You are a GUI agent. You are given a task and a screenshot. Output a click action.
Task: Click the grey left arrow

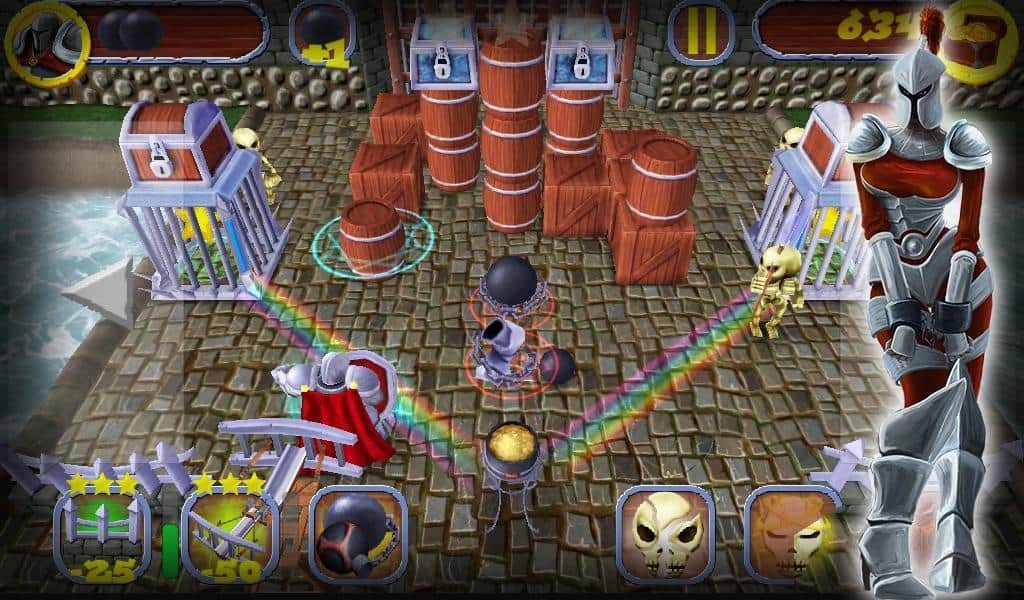pyautogui.click(x=100, y=292)
